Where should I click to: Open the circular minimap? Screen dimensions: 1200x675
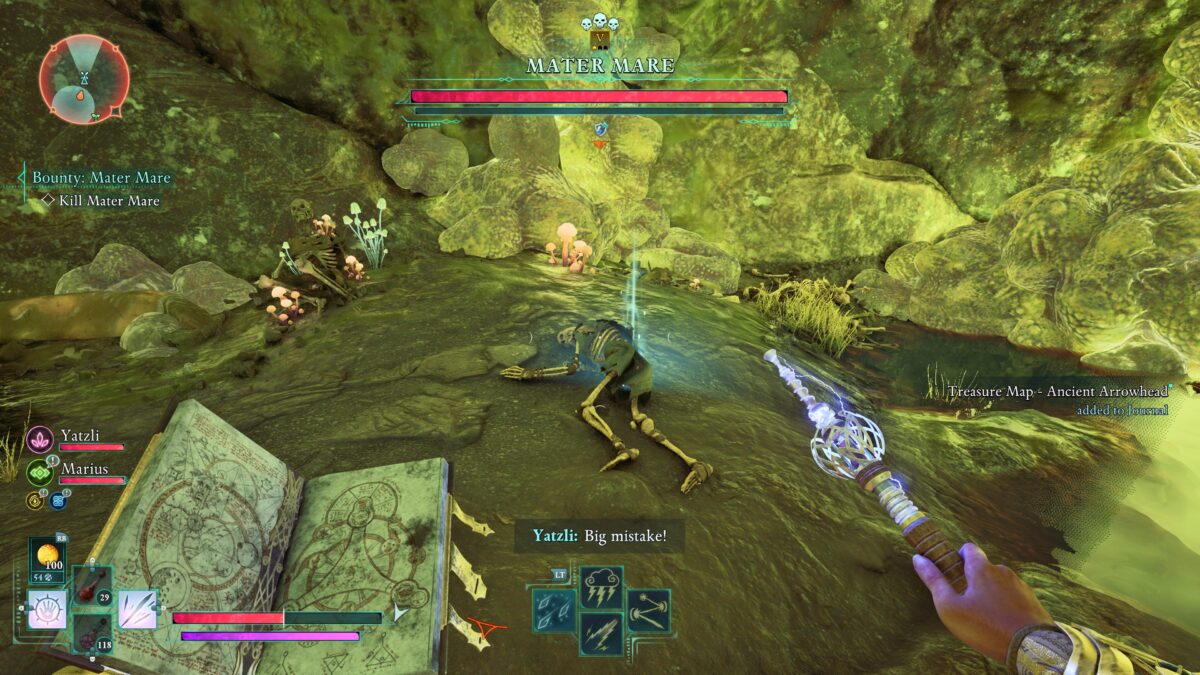click(84, 78)
